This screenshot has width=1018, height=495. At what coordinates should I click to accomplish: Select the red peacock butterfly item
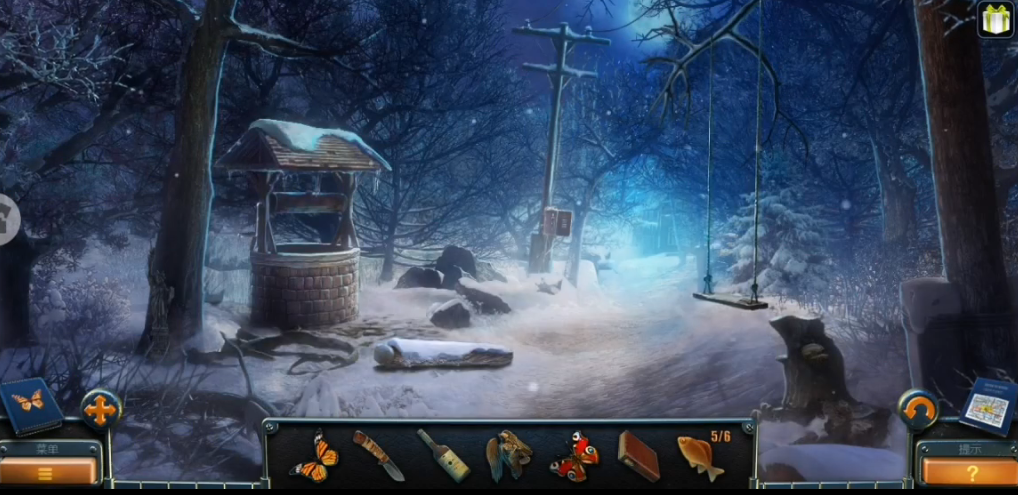click(x=573, y=456)
